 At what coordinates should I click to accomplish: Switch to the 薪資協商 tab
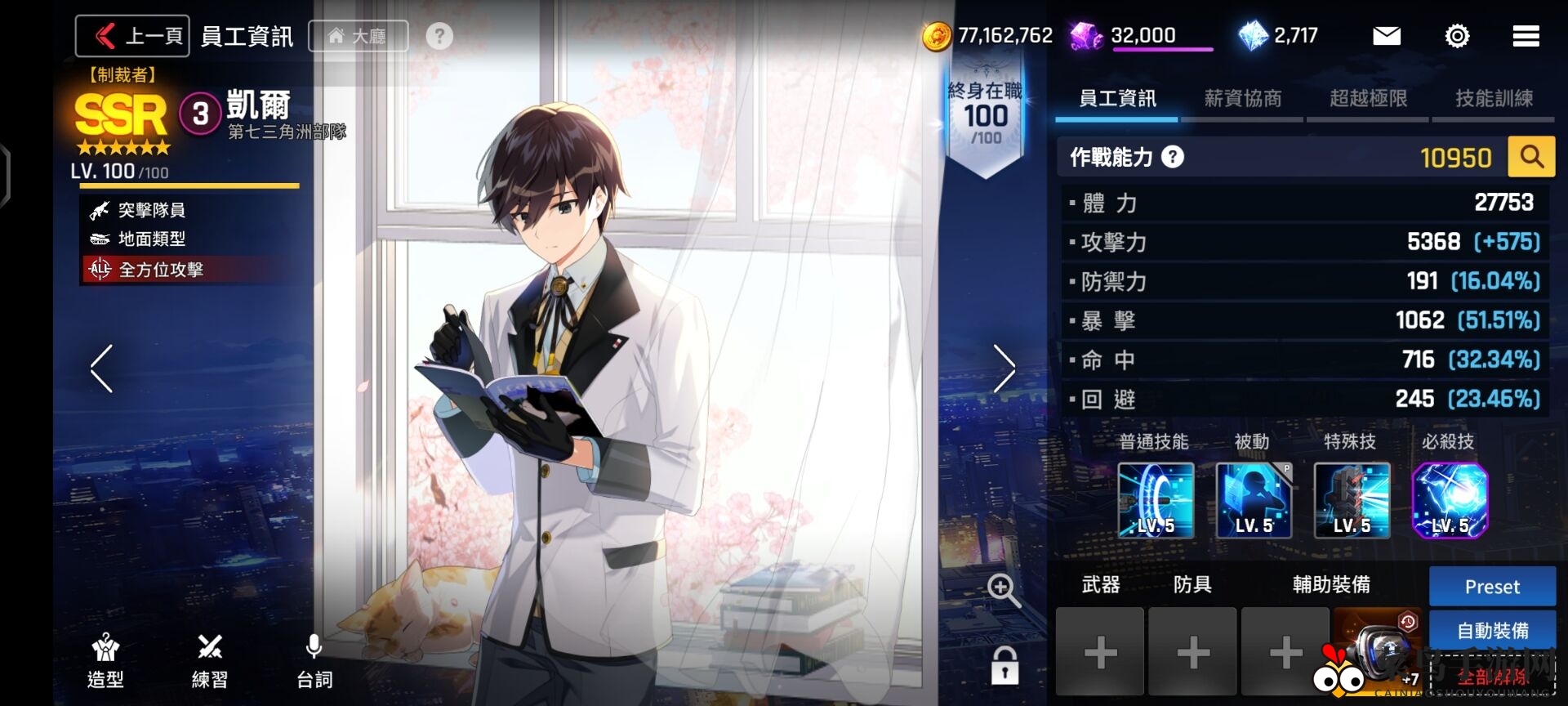[x=1243, y=99]
